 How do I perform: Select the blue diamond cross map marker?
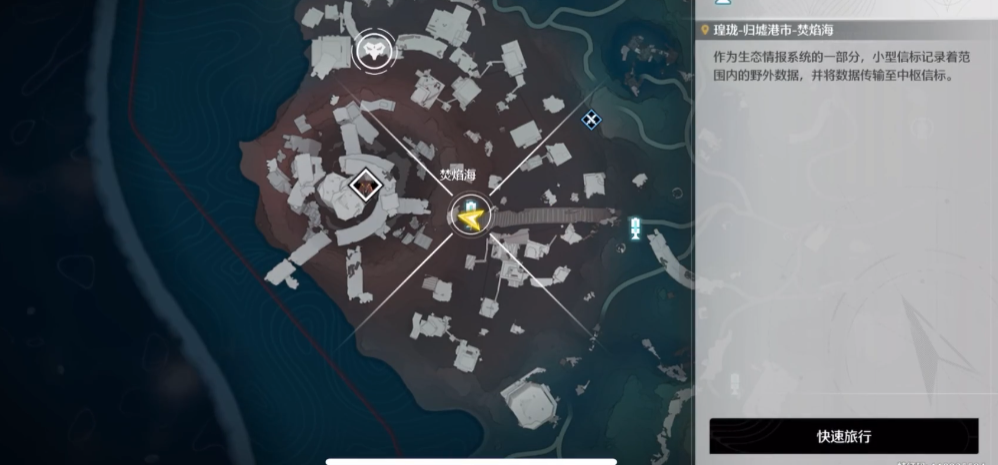pos(592,120)
